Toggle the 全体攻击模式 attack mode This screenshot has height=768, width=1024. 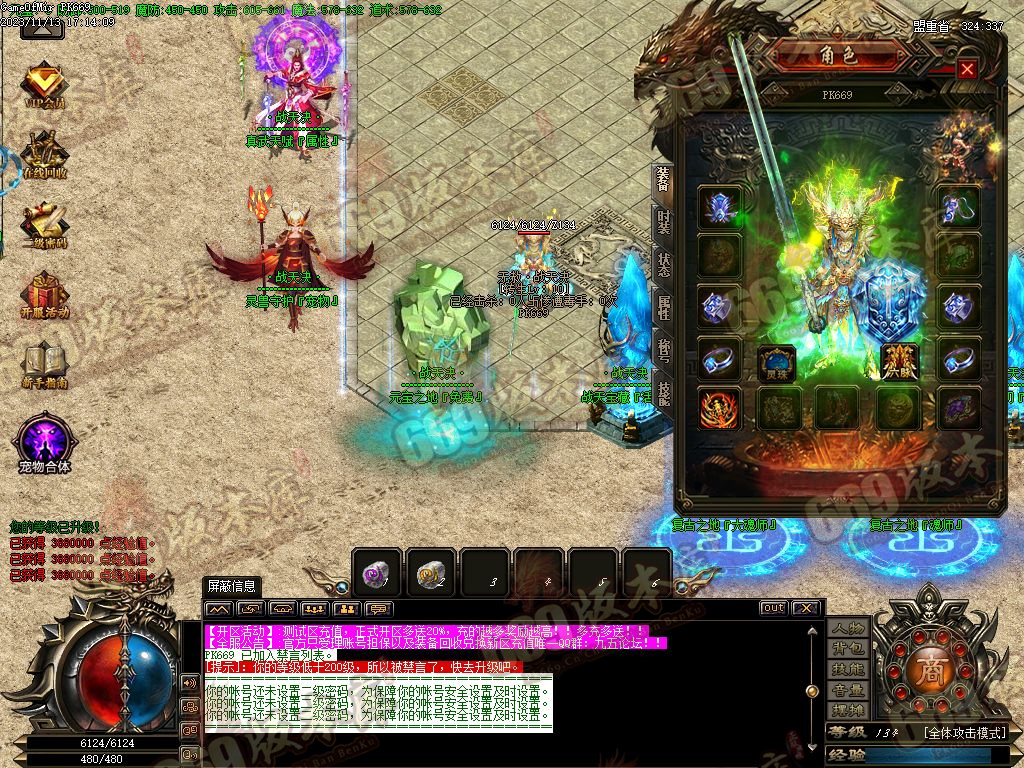click(x=965, y=732)
